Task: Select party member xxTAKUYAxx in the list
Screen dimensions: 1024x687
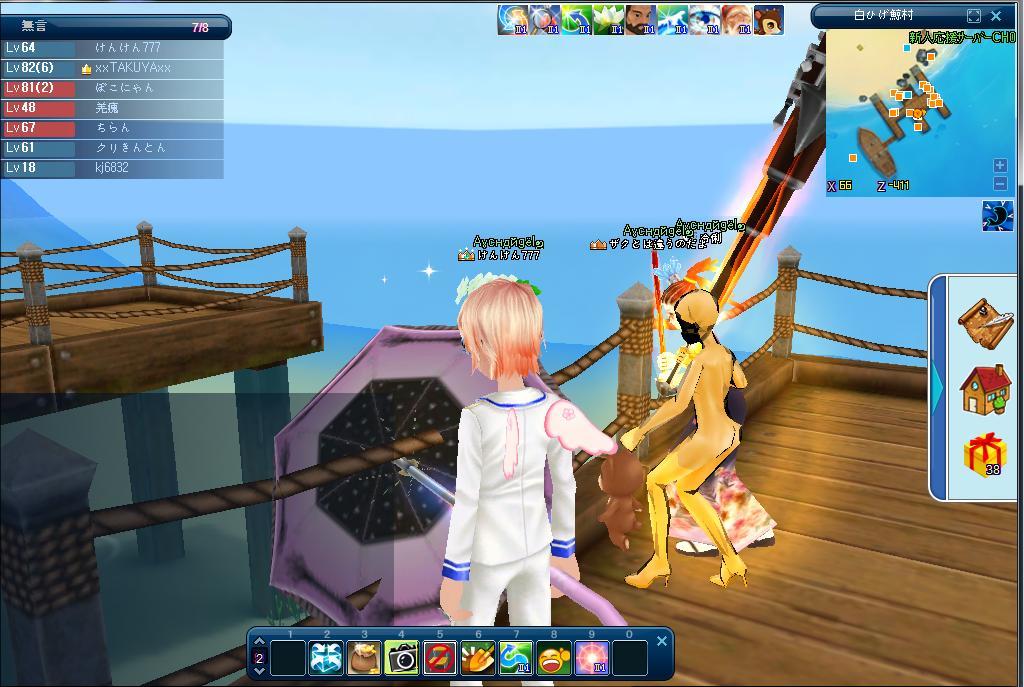Action: point(133,68)
